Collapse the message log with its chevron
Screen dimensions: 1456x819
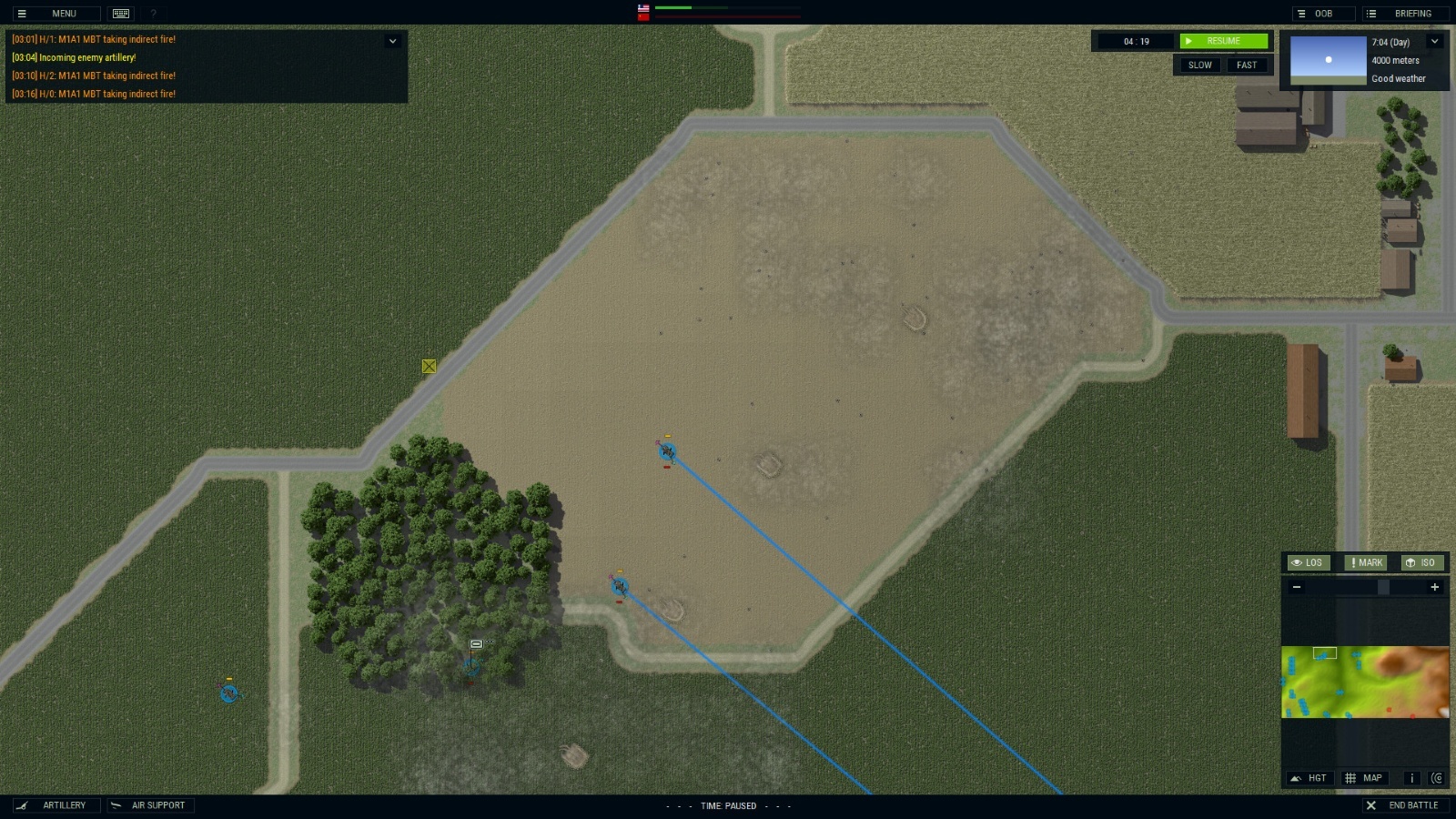(x=392, y=41)
